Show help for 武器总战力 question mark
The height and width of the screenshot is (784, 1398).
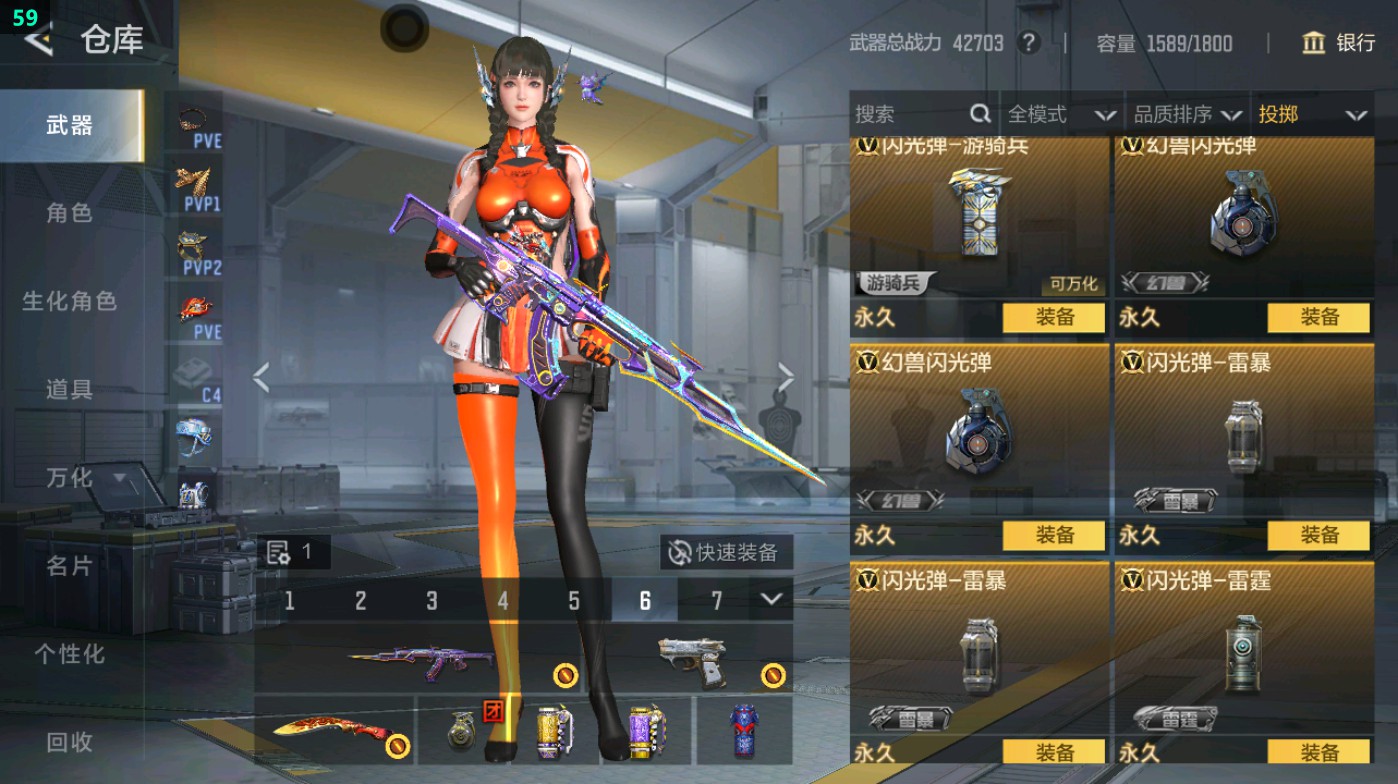tap(1027, 43)
